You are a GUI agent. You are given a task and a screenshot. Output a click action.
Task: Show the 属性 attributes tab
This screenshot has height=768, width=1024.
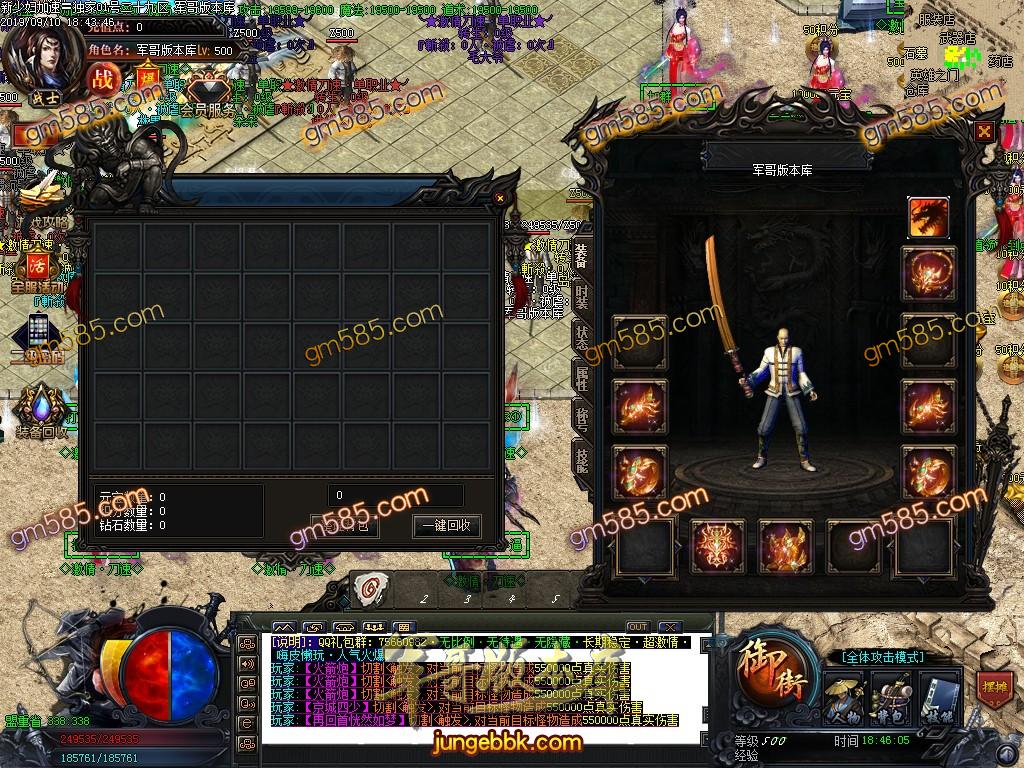click(x=581, y=378)
